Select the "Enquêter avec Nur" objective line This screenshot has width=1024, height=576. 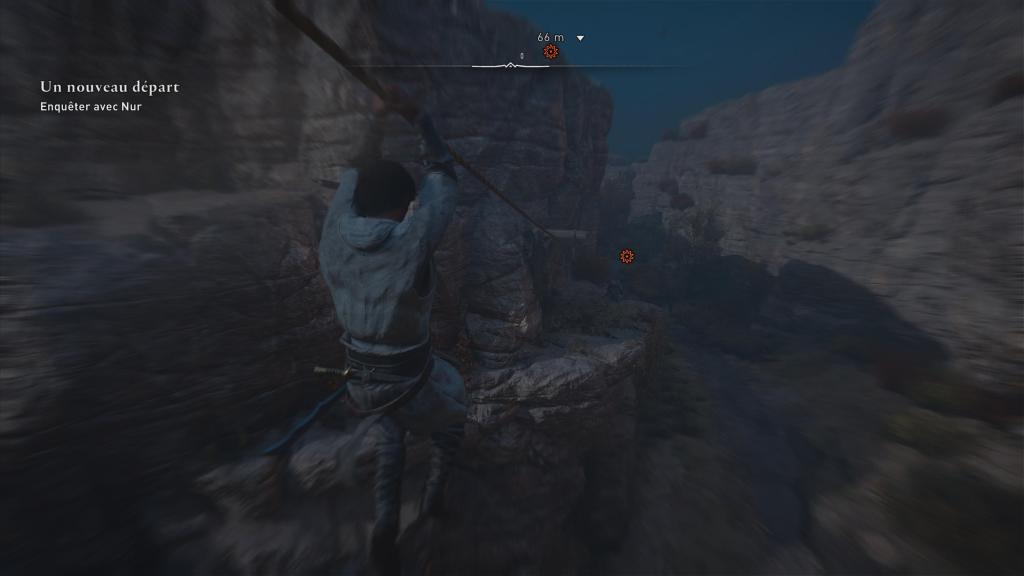click(x=91, y=107)
